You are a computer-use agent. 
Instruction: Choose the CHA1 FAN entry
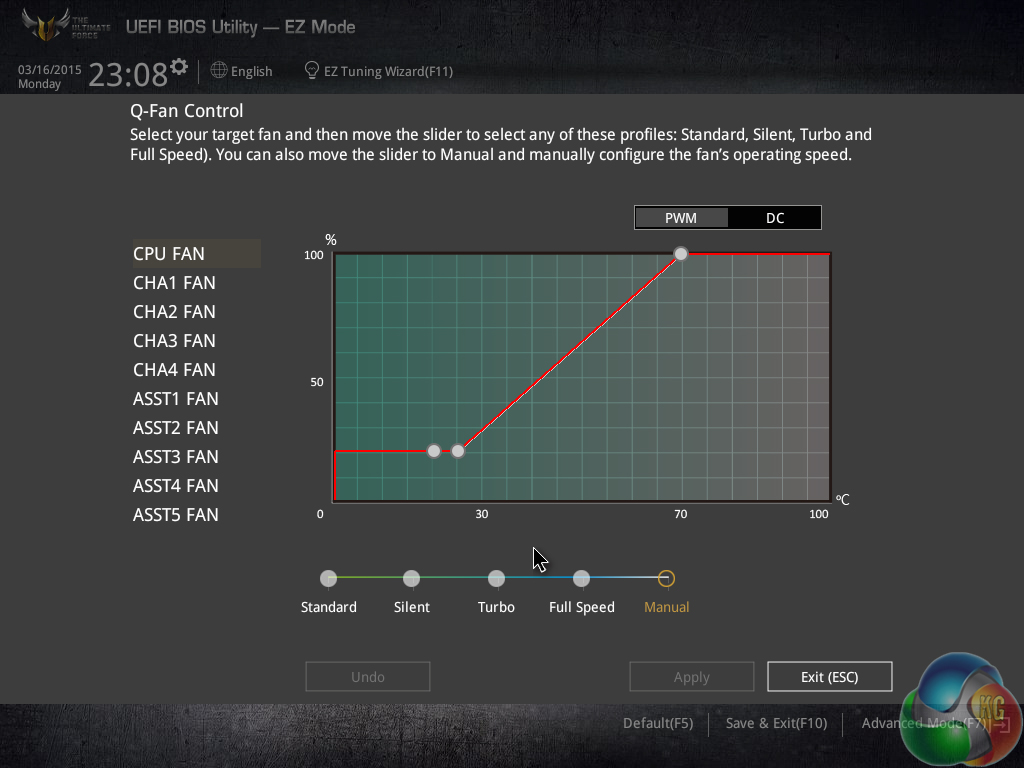click(x=174, y=283)
